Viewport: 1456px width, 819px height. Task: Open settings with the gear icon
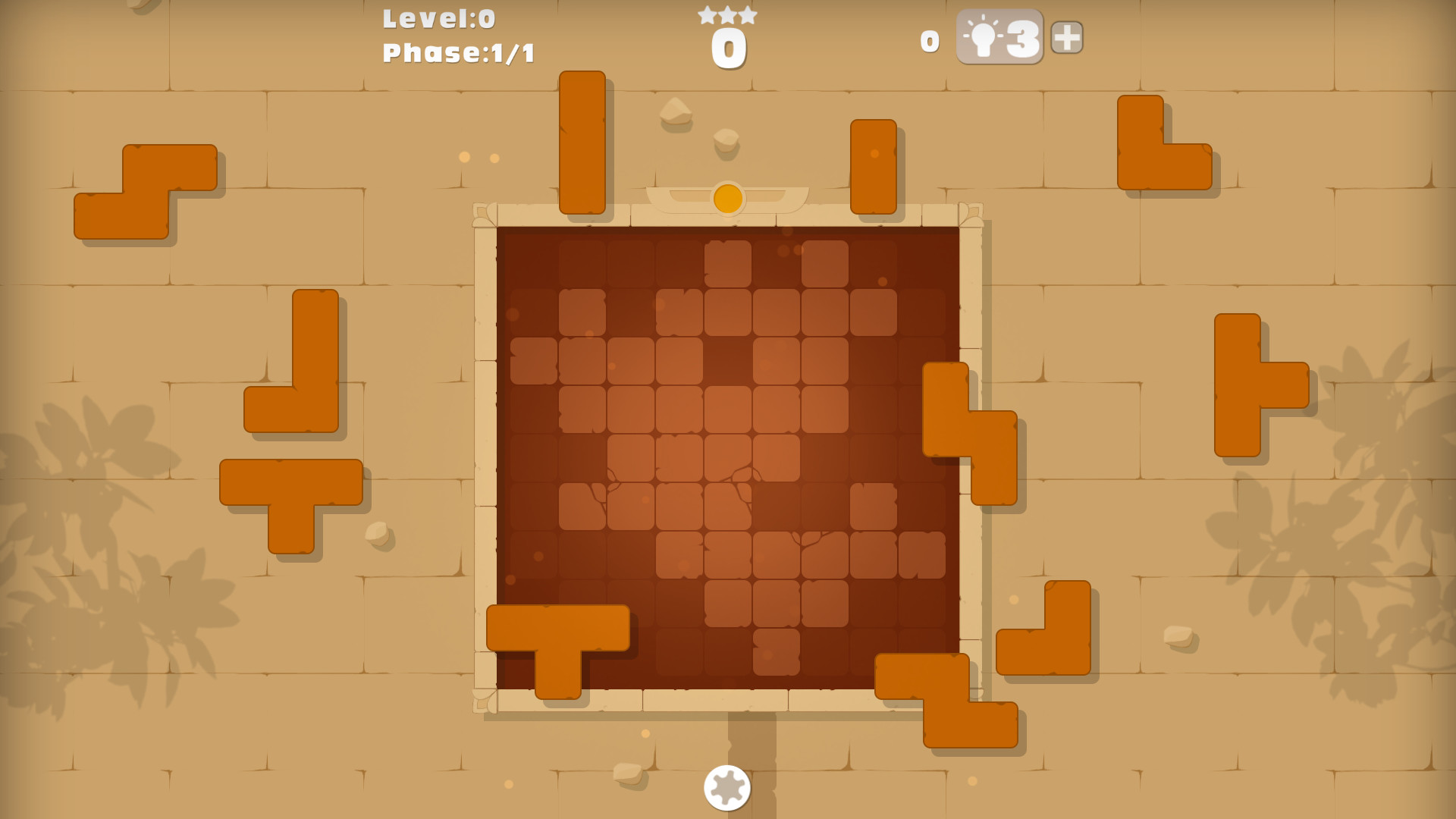pos(726,789)
